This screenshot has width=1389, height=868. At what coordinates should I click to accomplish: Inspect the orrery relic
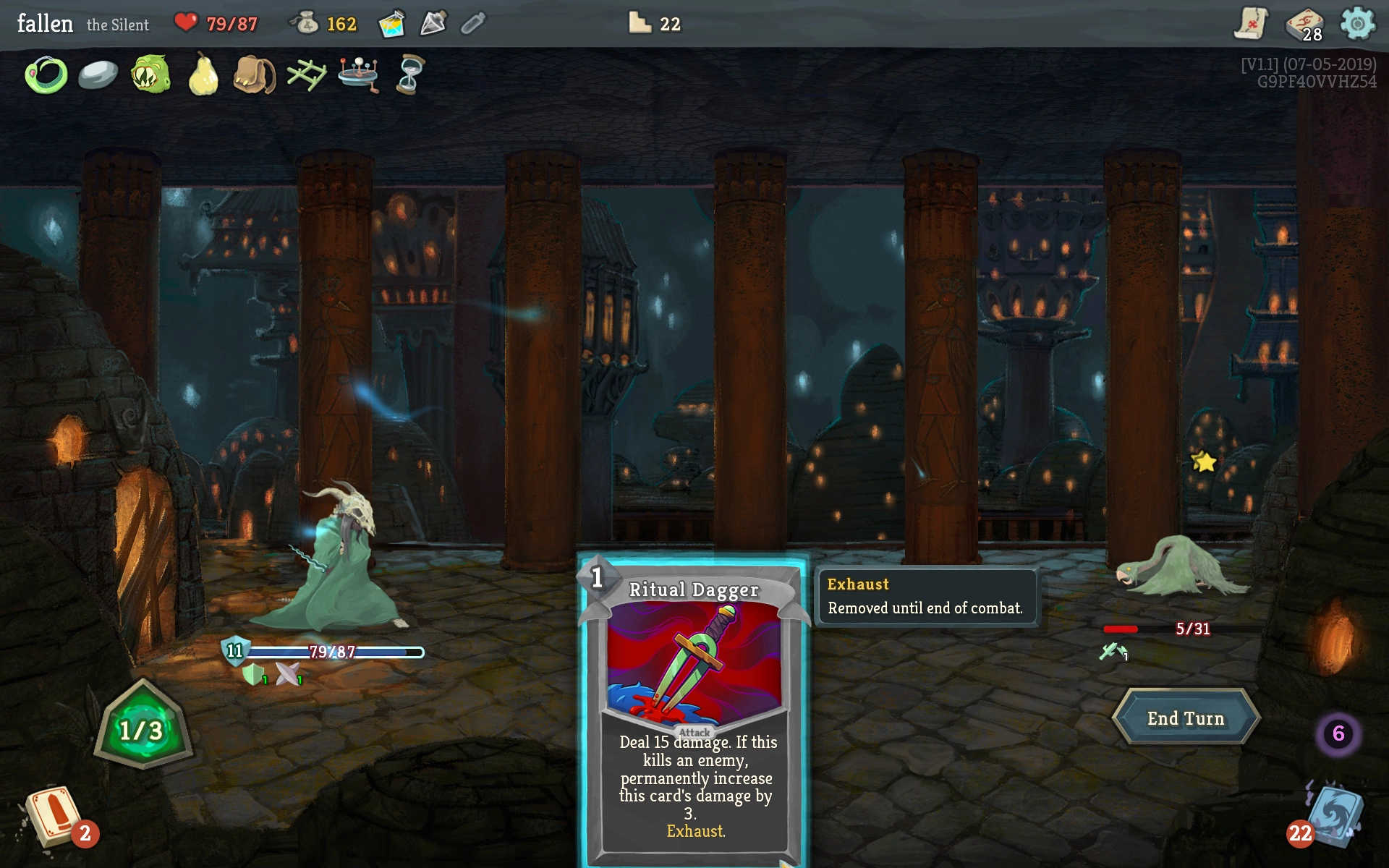tap(359, 75)
